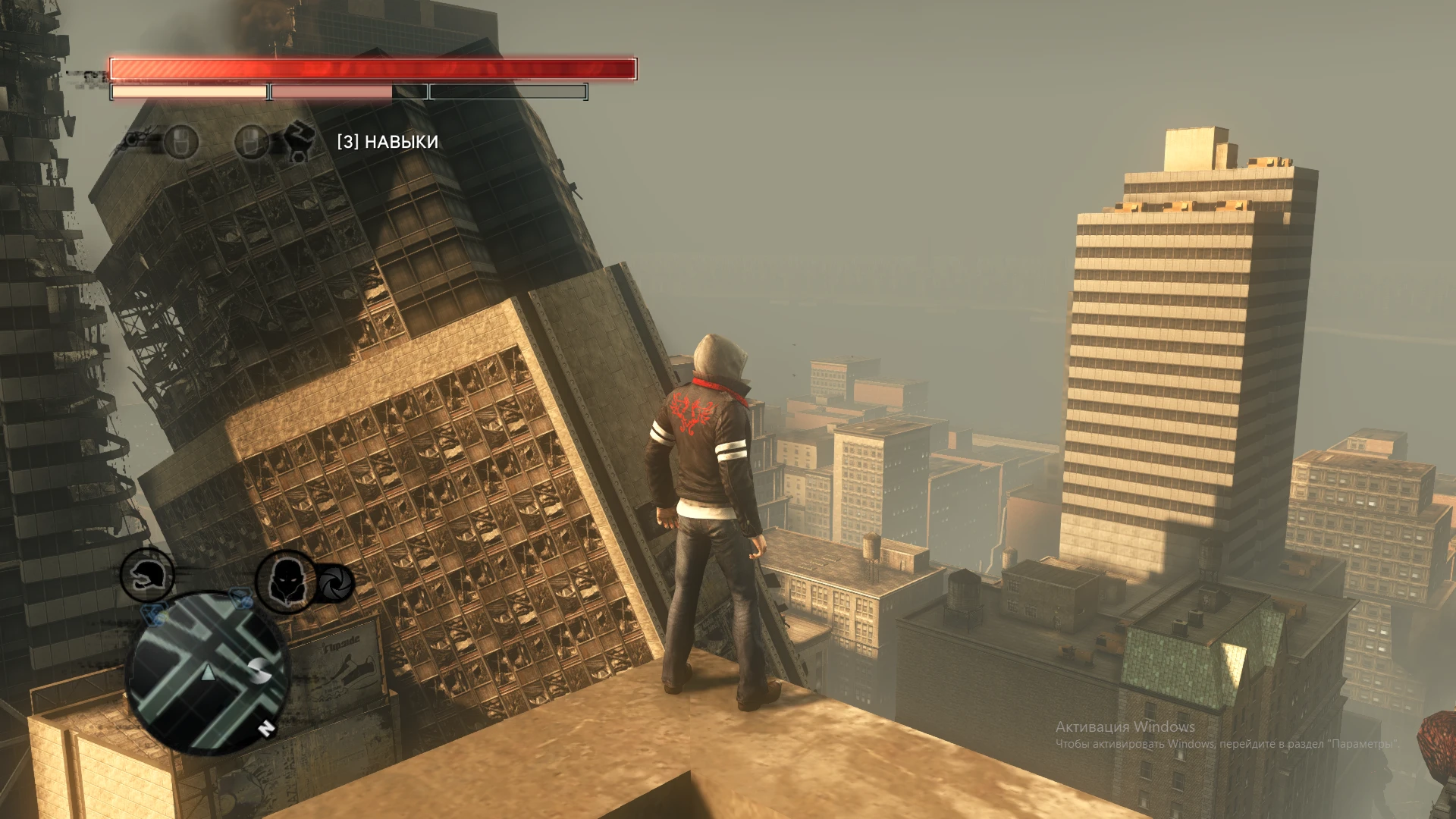Click the white S marker on the minimap

259,672
